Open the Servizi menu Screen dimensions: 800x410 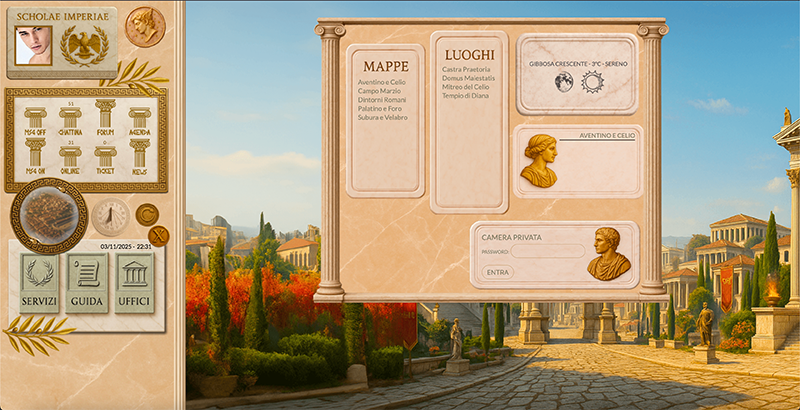click(x=39, y=283)
